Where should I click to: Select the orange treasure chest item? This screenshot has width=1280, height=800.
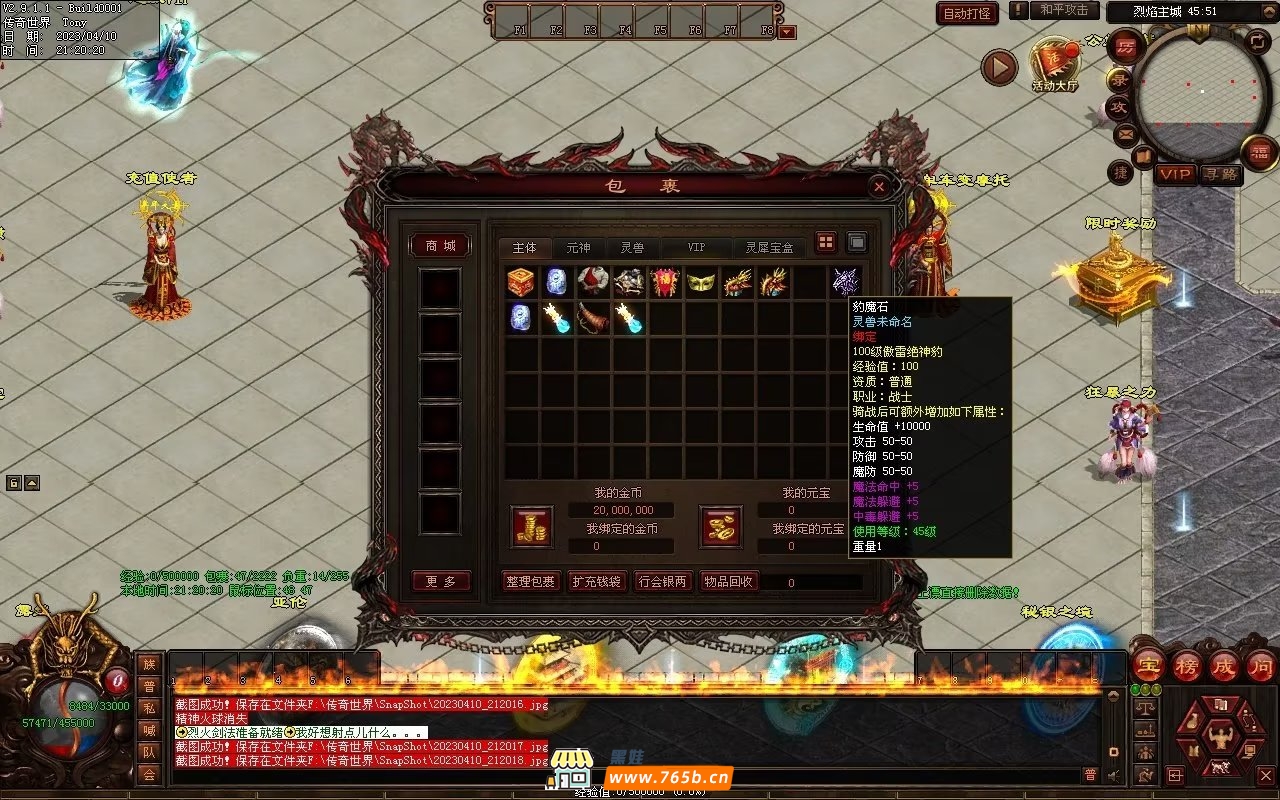point(521,282)
